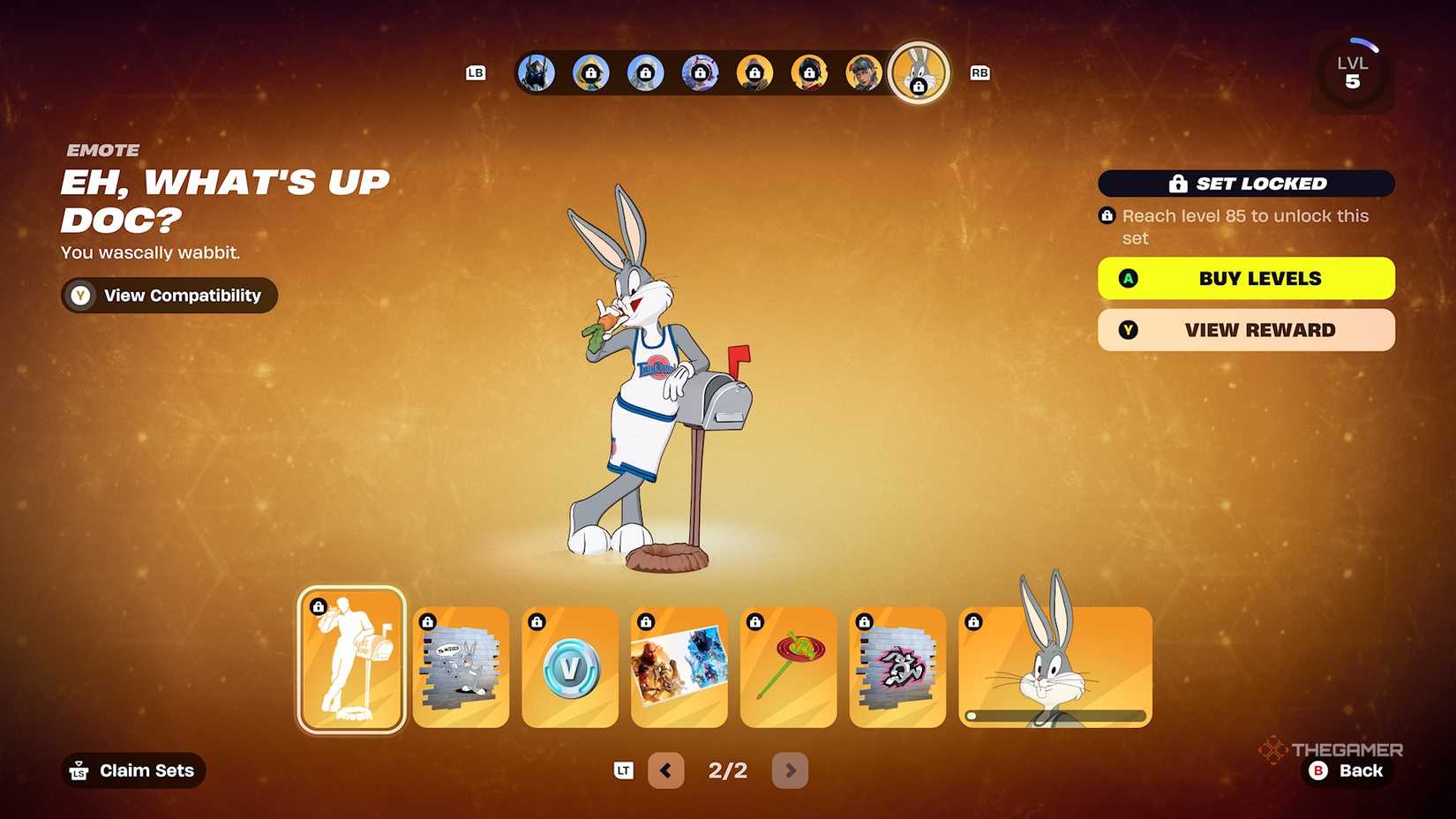
Task: Open the carrot dartboard pickaxe reward
Action: coord(788,668)
